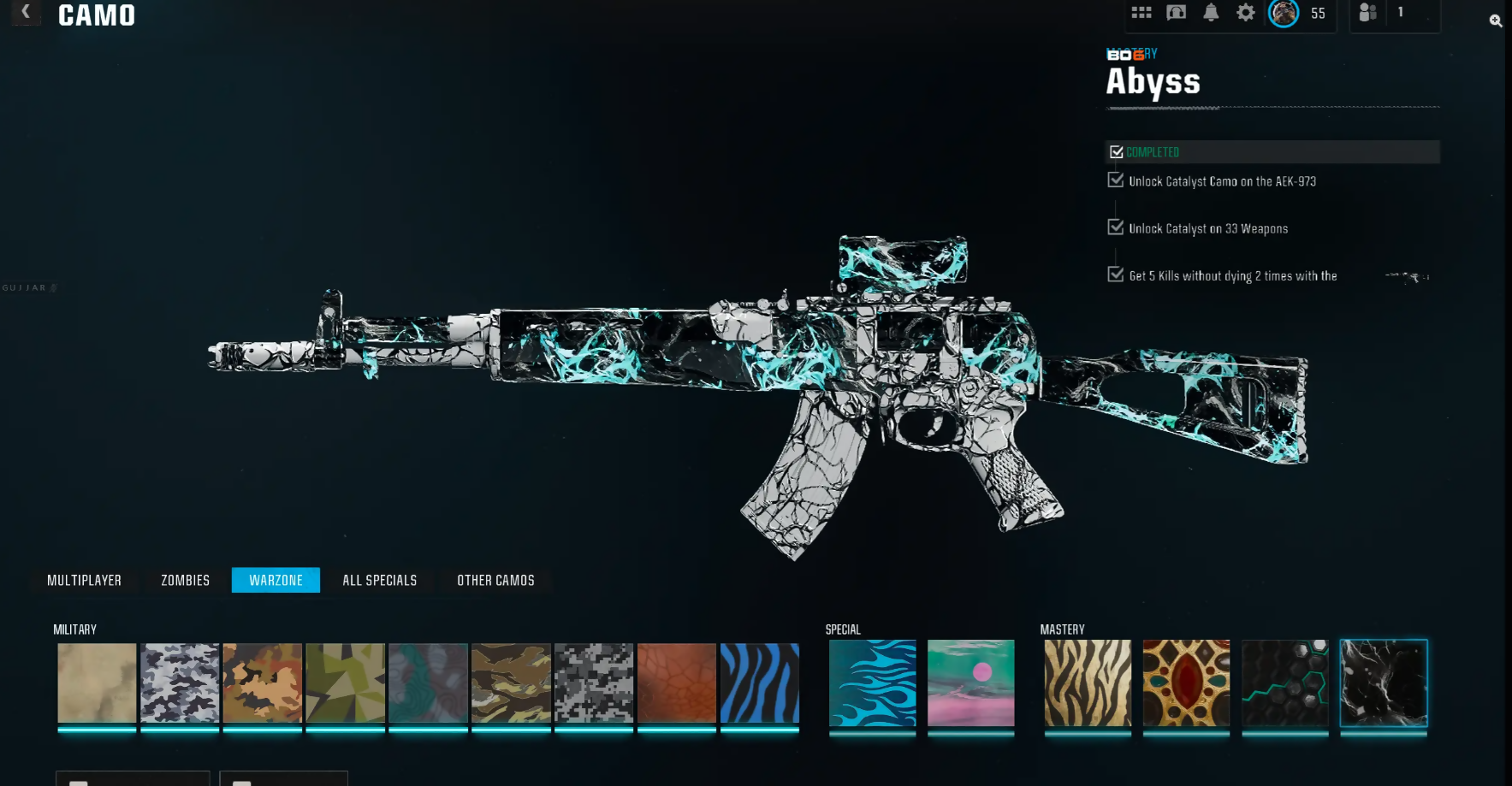This screenshot has width=1512, height=786.
Task: Open the social party icon
Action: (x=1368, y=13)
